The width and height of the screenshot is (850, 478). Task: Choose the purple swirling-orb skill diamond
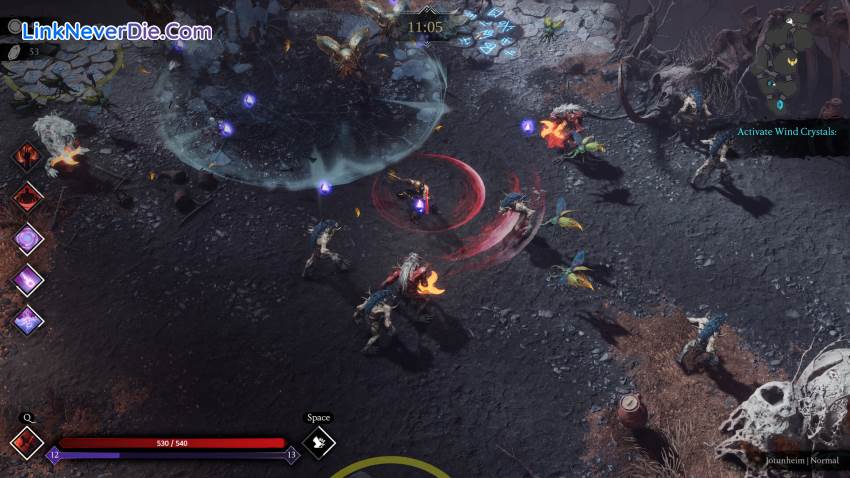point(27,239)
